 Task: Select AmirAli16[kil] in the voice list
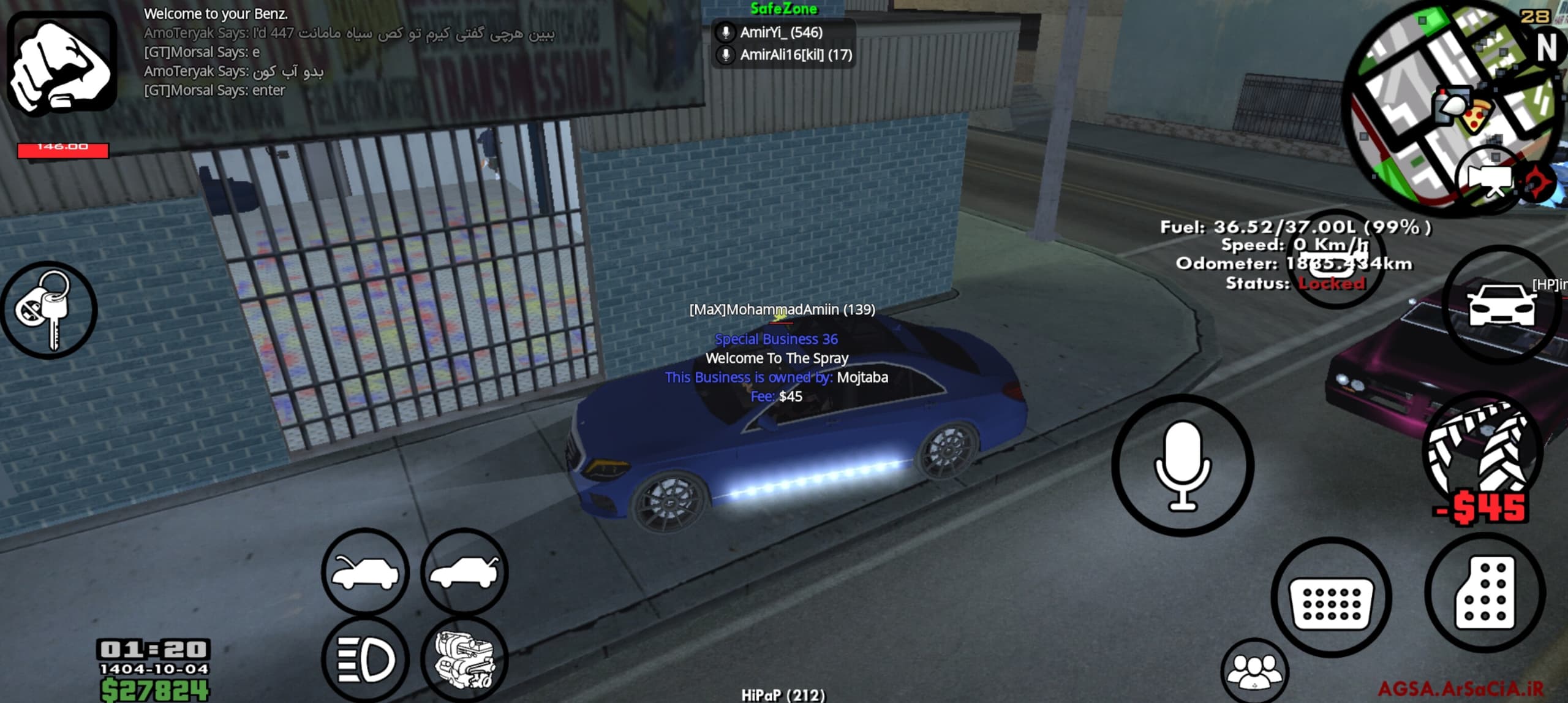[795, 55]
